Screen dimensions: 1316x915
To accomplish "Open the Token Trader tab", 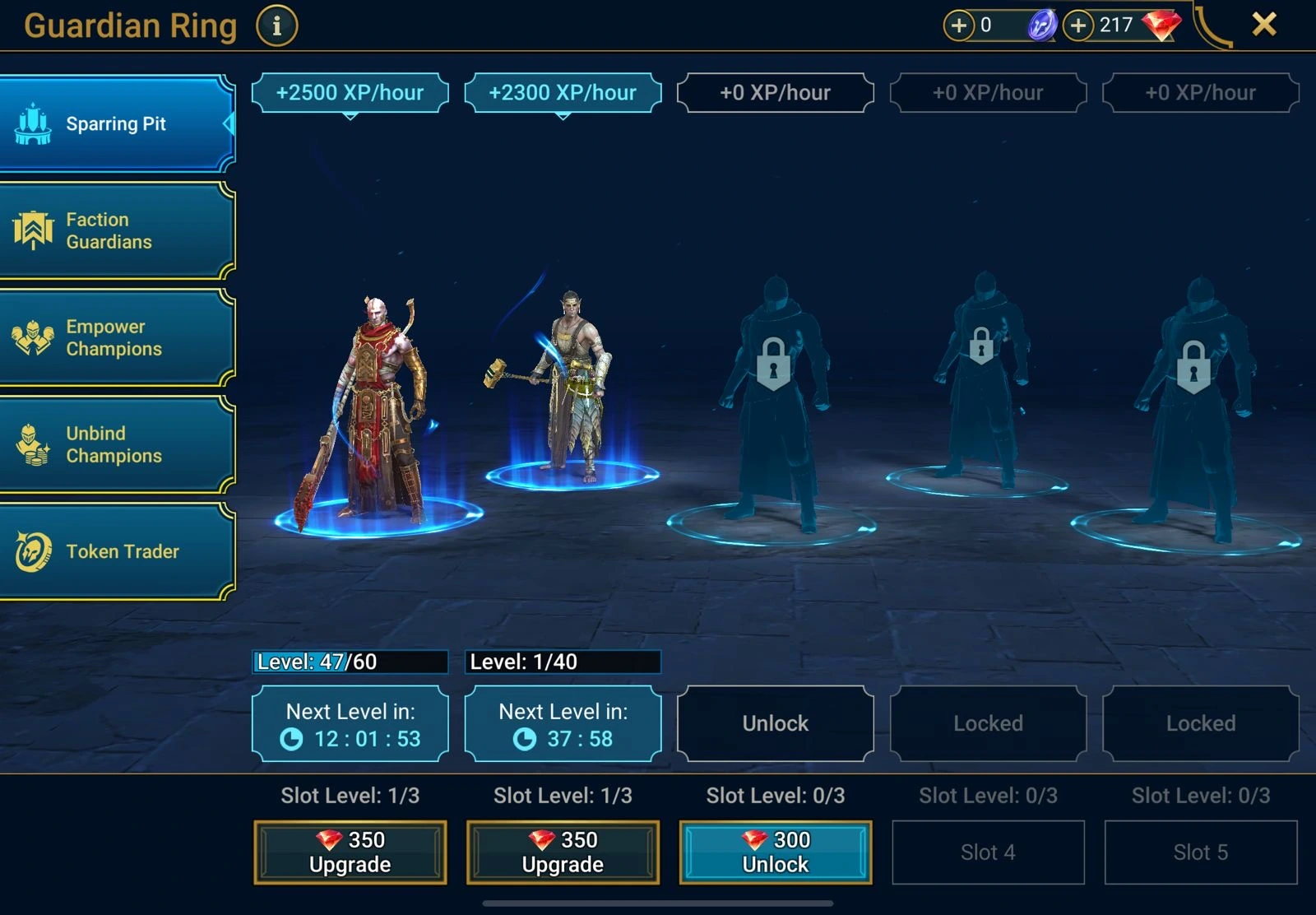I will tap(117, 551).
